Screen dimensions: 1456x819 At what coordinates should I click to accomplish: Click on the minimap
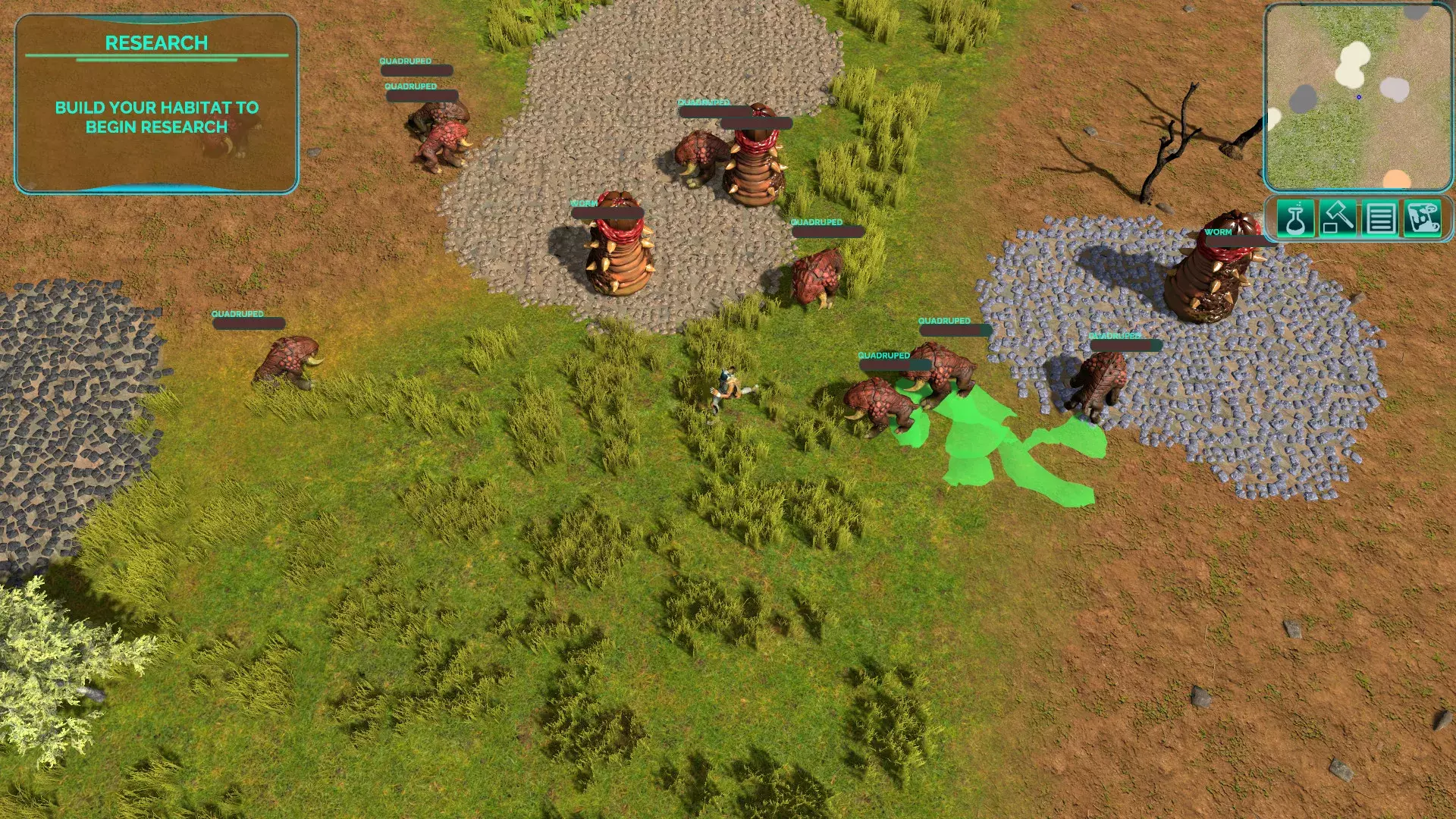(x=1357, y=97)
